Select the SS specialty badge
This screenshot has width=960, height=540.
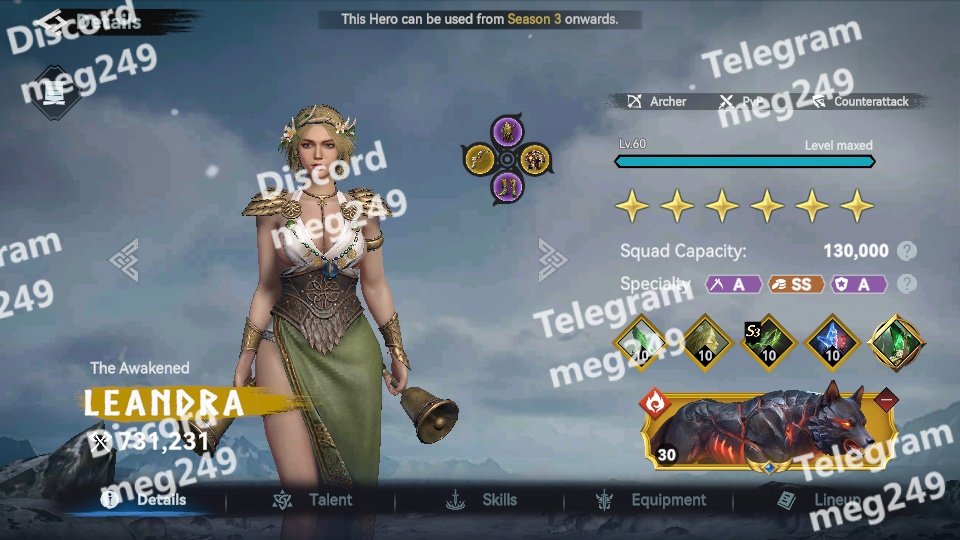pyautogui.click(x=797, y=284)
